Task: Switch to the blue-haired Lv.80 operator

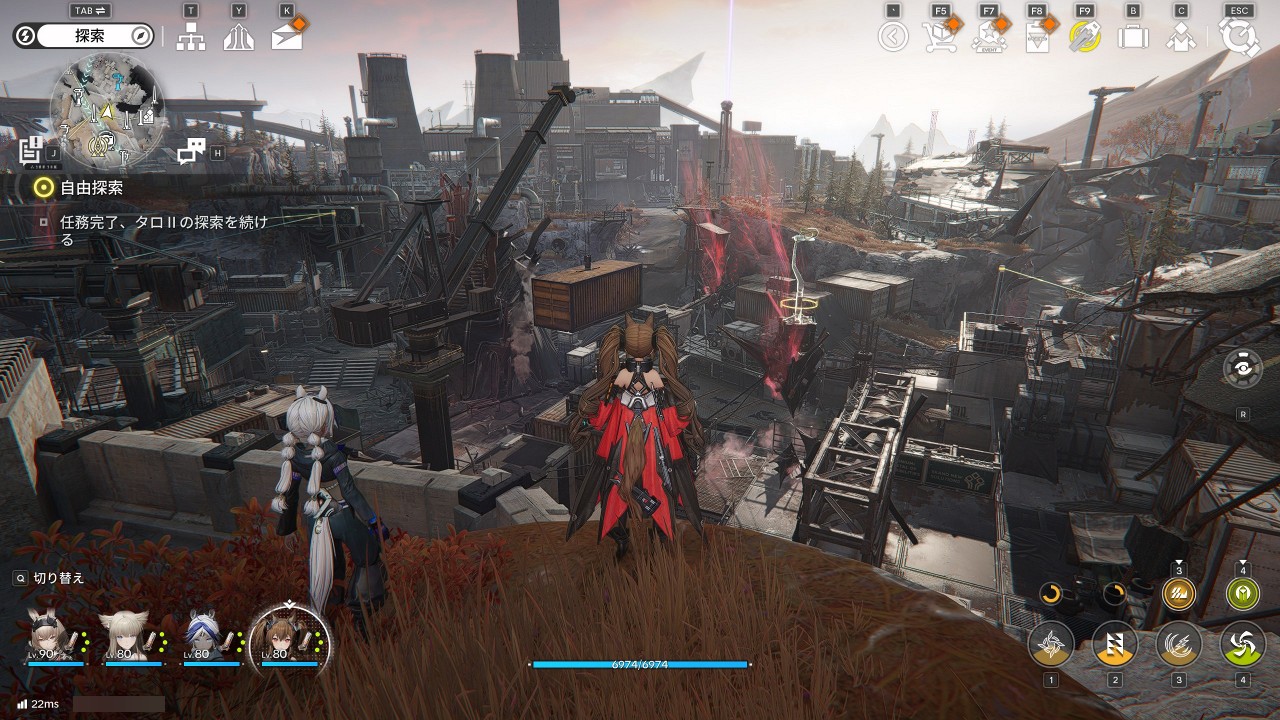Action: 203,634
